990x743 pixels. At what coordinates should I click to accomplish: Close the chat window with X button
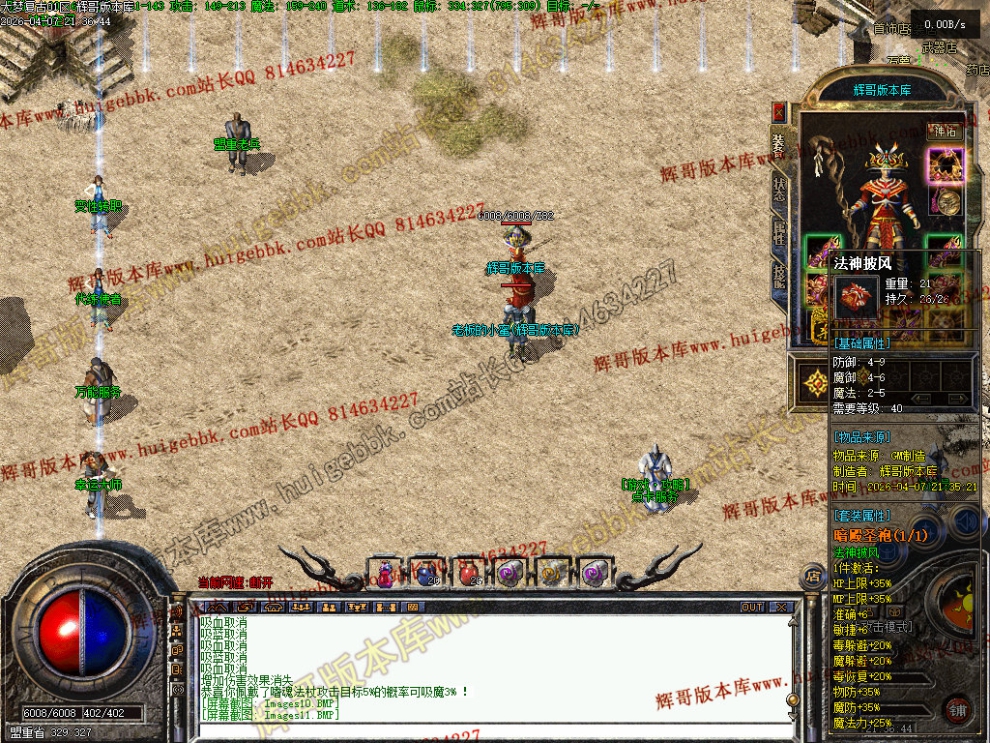pyautogui.click(x=782, y=607)
